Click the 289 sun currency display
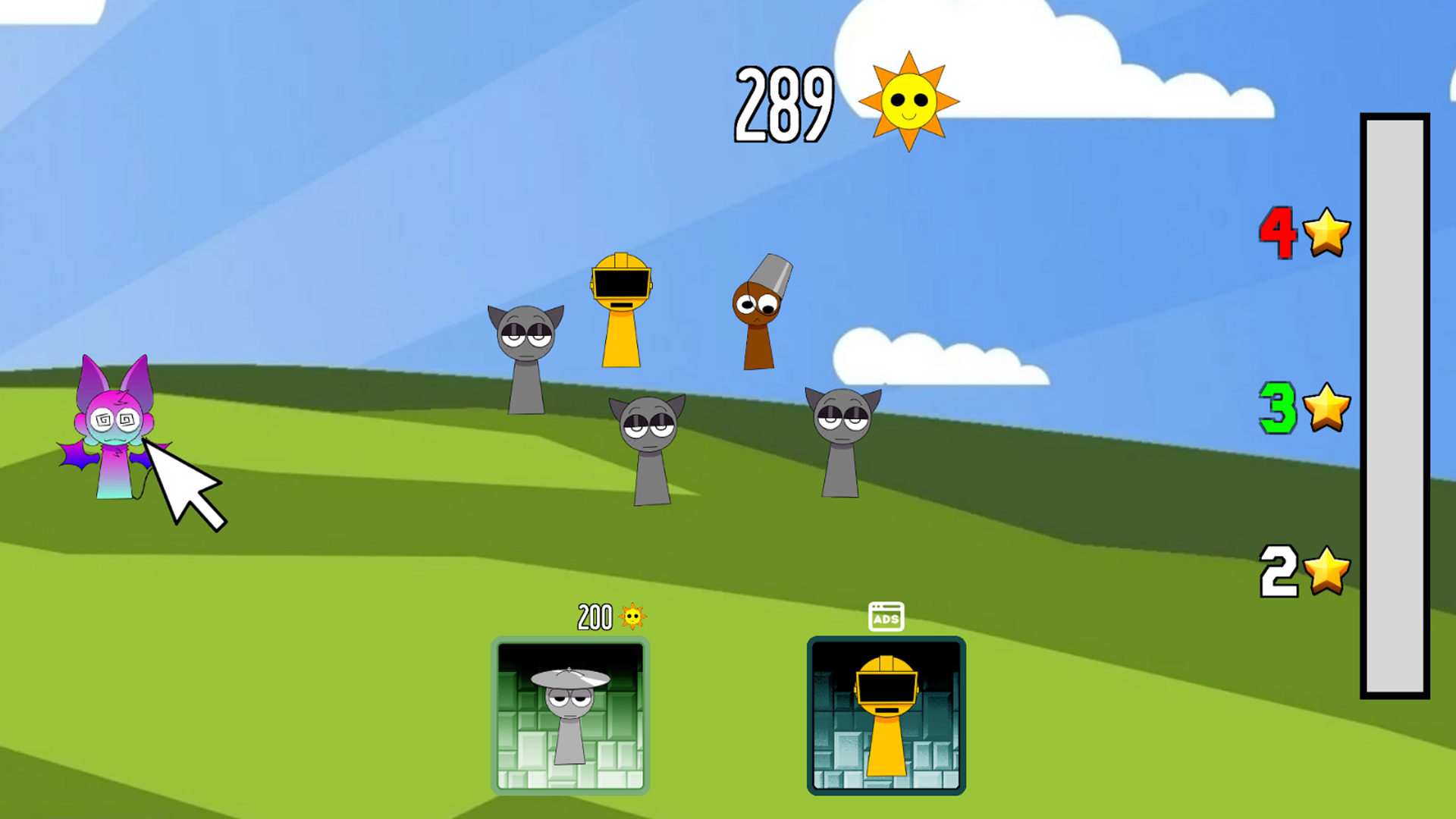The image size is (1456, 819). click(785, 102)
